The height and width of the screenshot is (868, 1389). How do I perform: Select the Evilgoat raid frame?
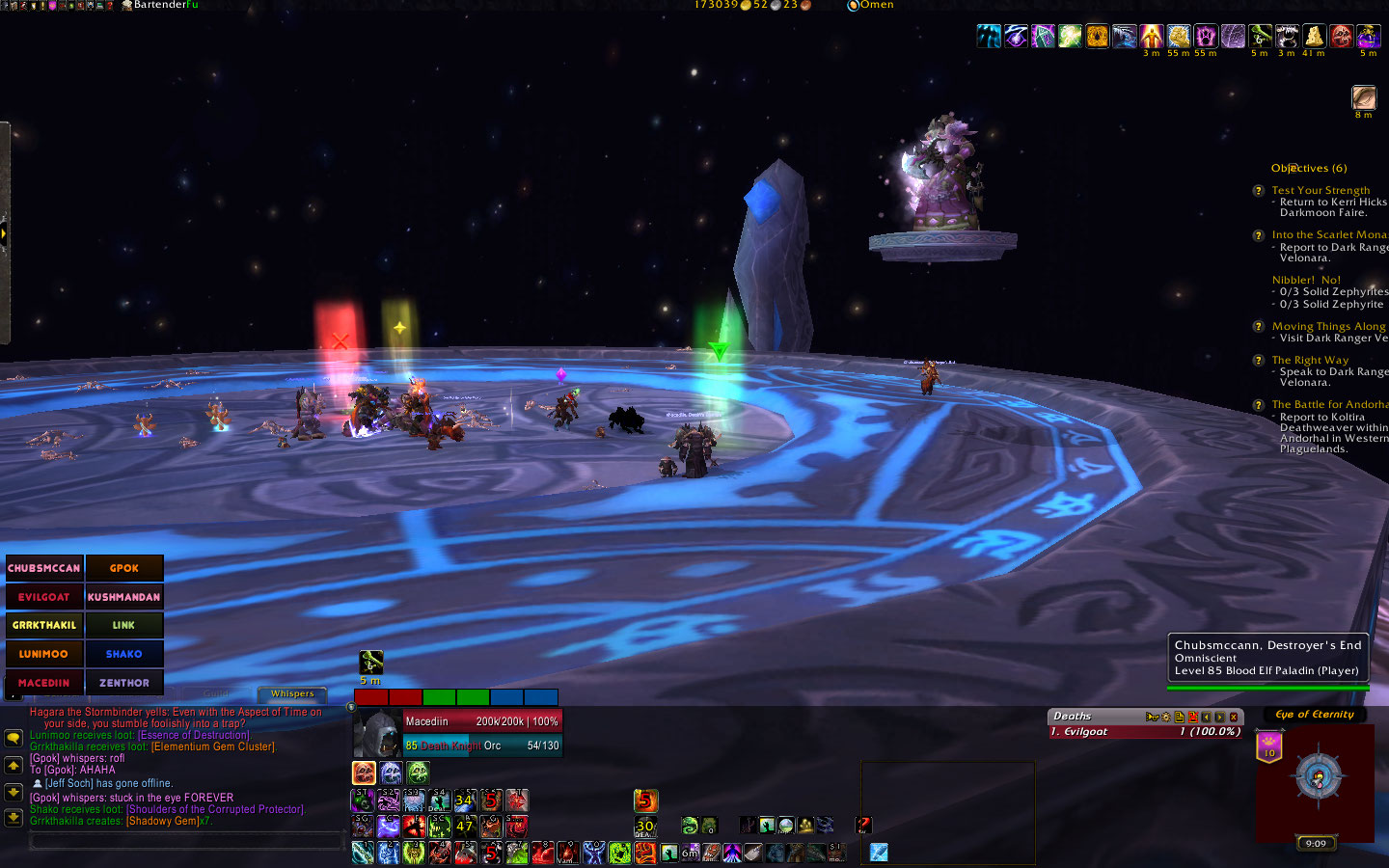point(44,597)
